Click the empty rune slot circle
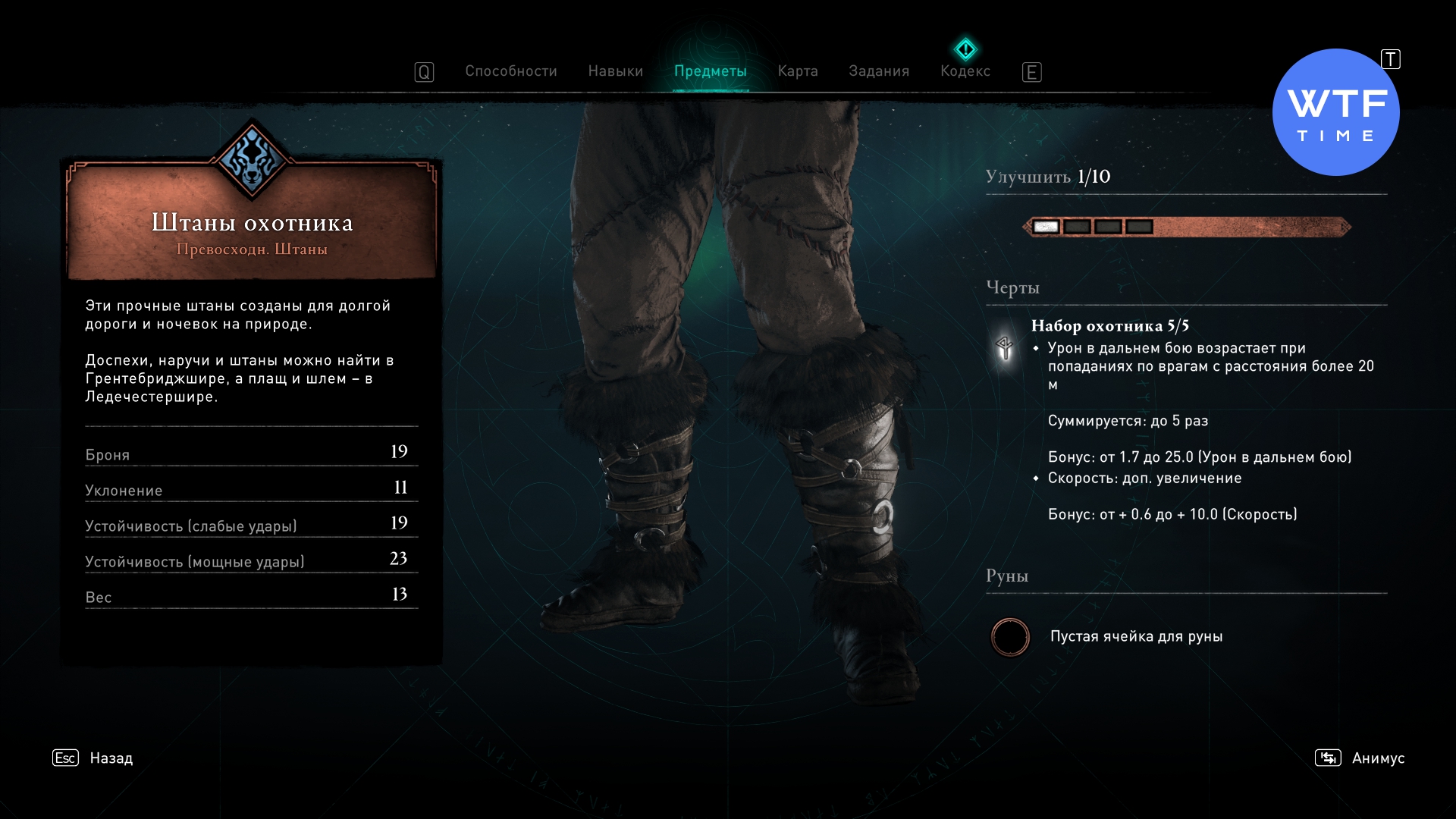 (x=1010, y=637)
